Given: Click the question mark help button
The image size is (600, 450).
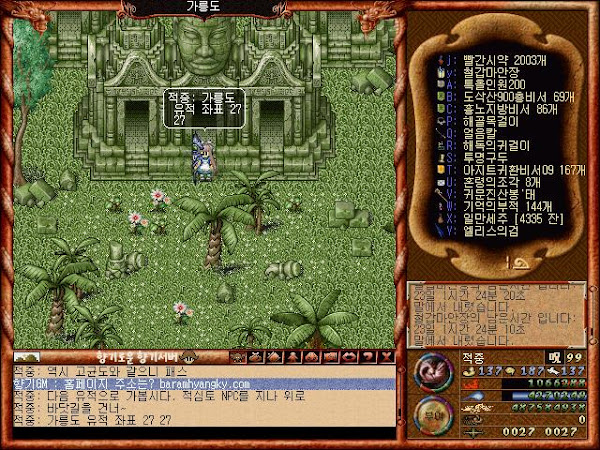Looking at the screenshot, I should point(368,356).
